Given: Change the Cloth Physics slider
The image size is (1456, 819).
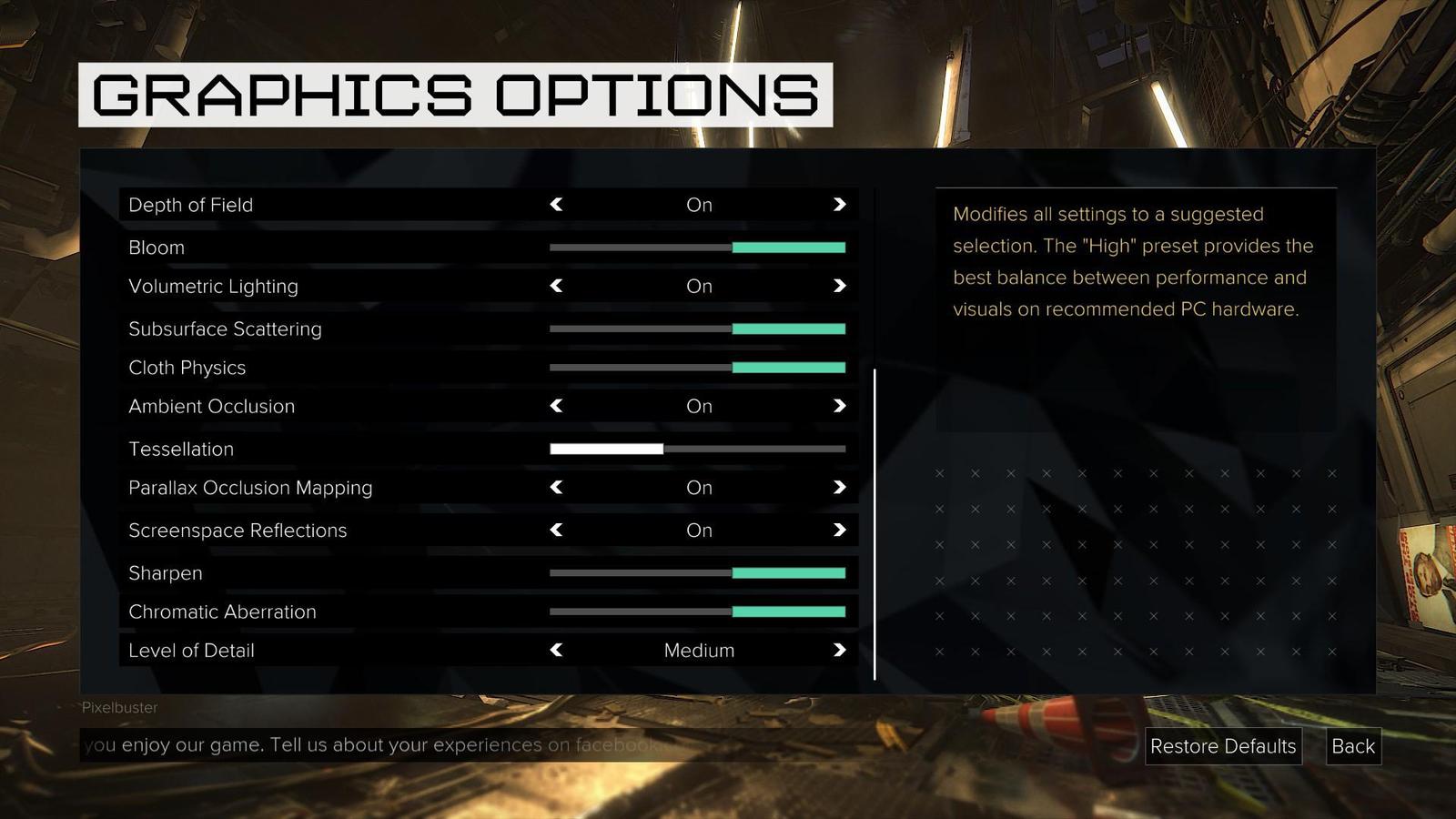Looking at the screenshot, I should 698,368.
